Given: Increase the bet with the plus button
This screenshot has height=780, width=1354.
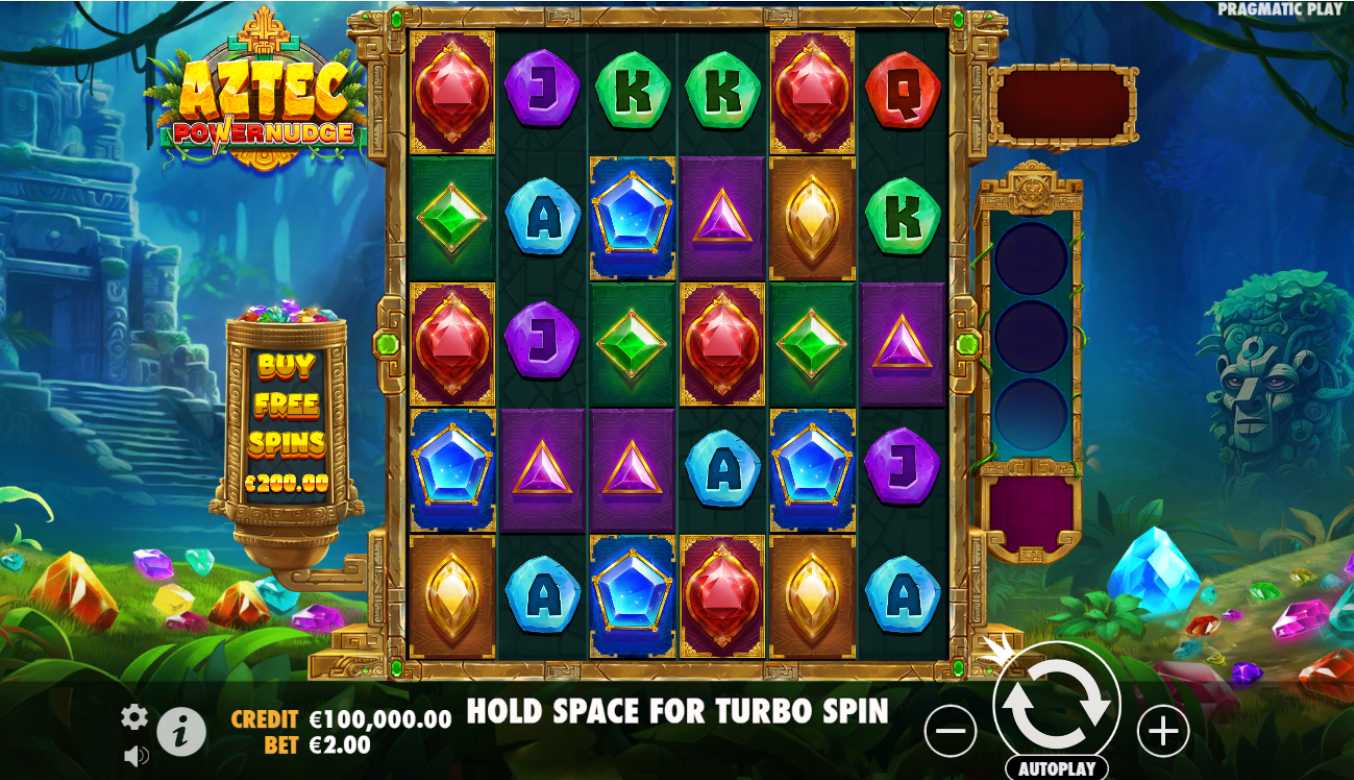Looking at the screenshot, I should (x=1163, y=733).
